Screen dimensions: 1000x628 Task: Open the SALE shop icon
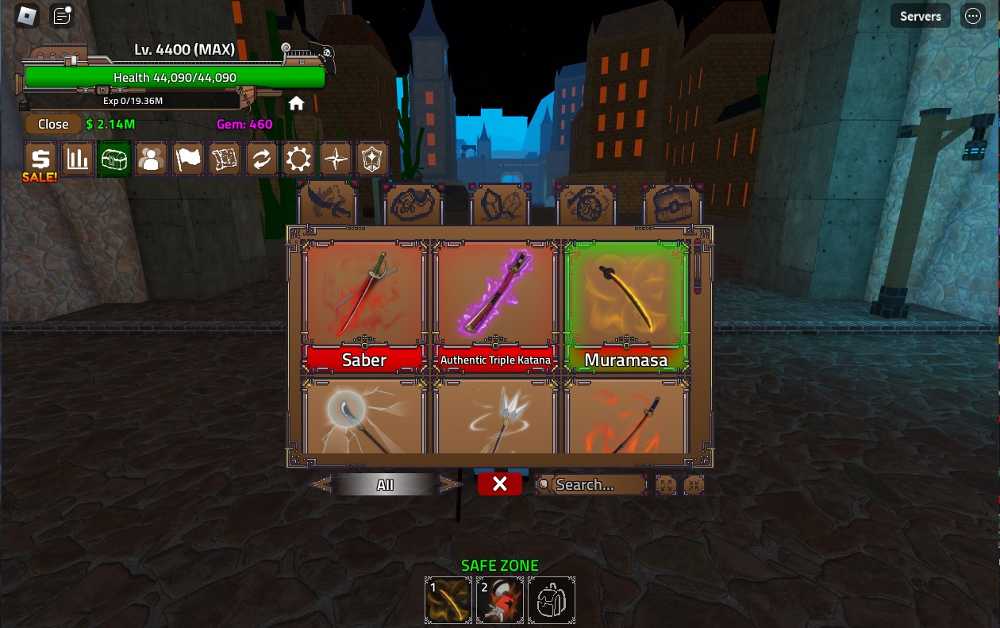40,159
